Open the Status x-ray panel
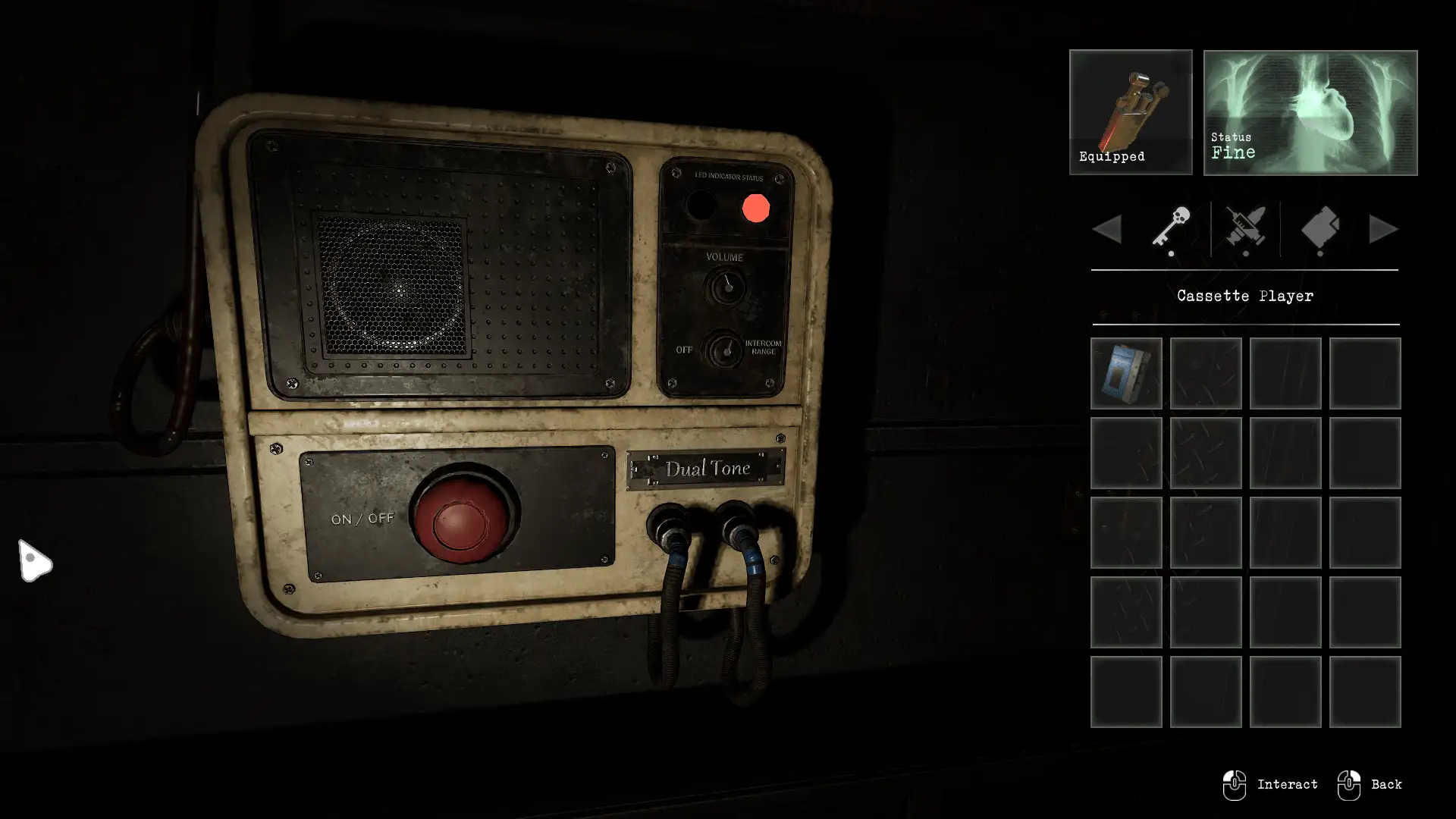1456x819 pixels. 1310,112
